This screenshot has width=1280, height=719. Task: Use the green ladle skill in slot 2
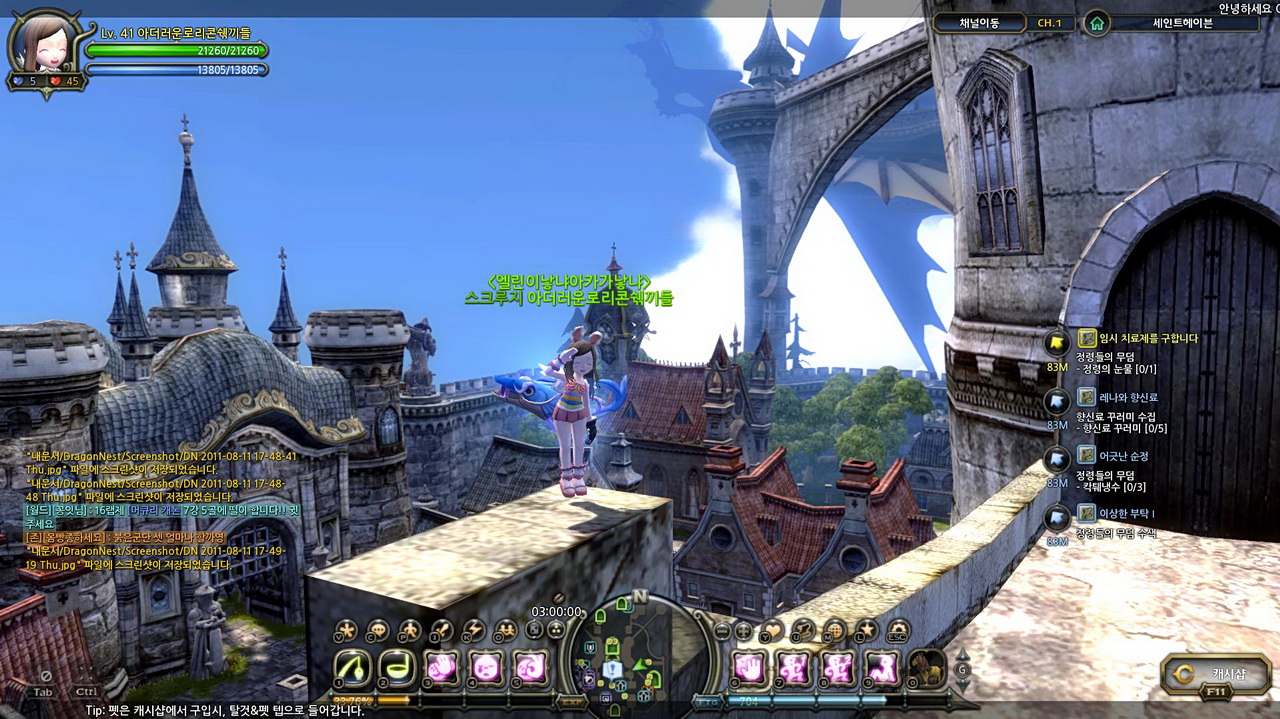click(398, 667)
